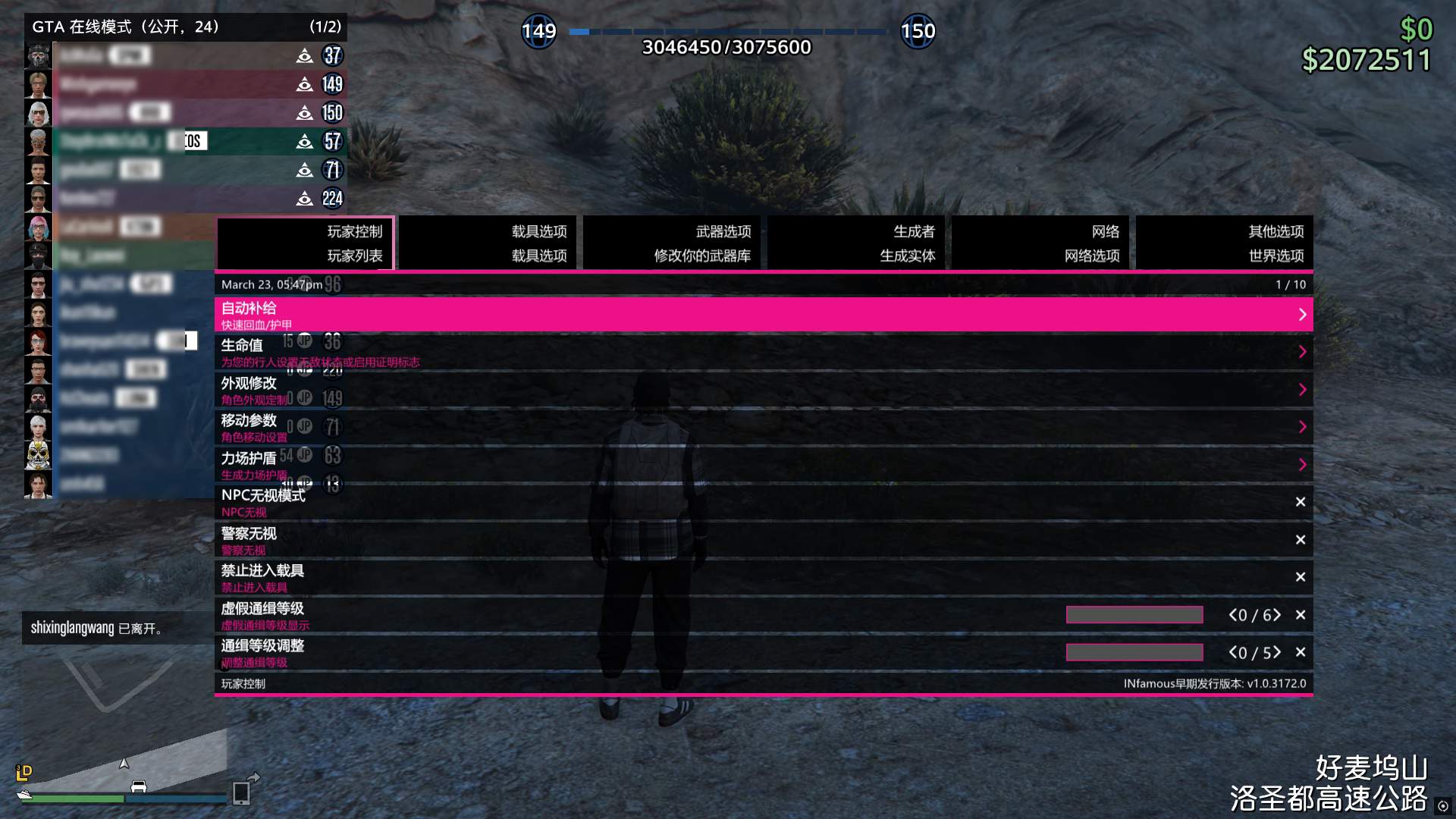Toggle the 虚假通缉等级 X mark

click(1300, 615)
